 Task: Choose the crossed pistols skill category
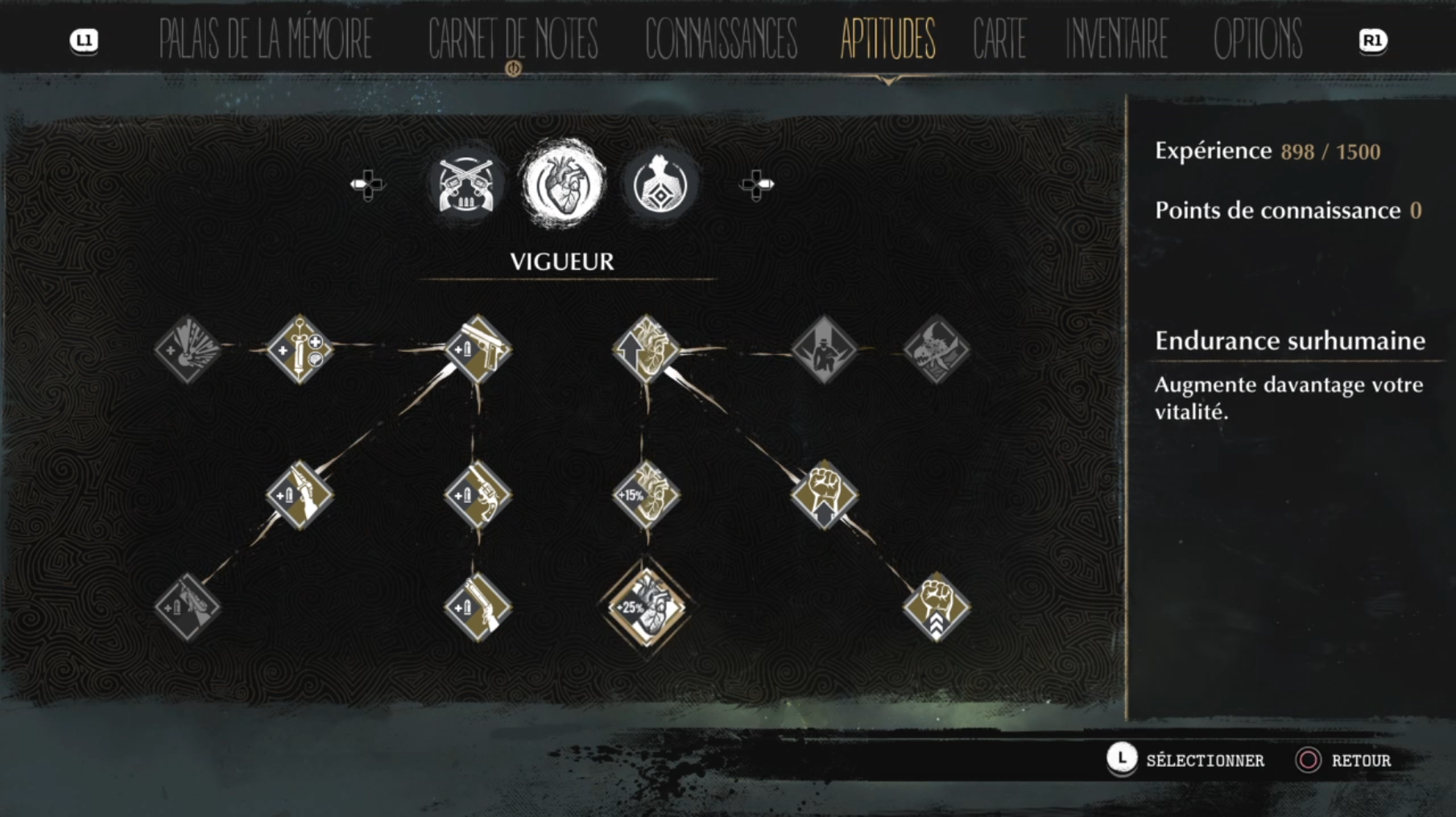[466, 185]
